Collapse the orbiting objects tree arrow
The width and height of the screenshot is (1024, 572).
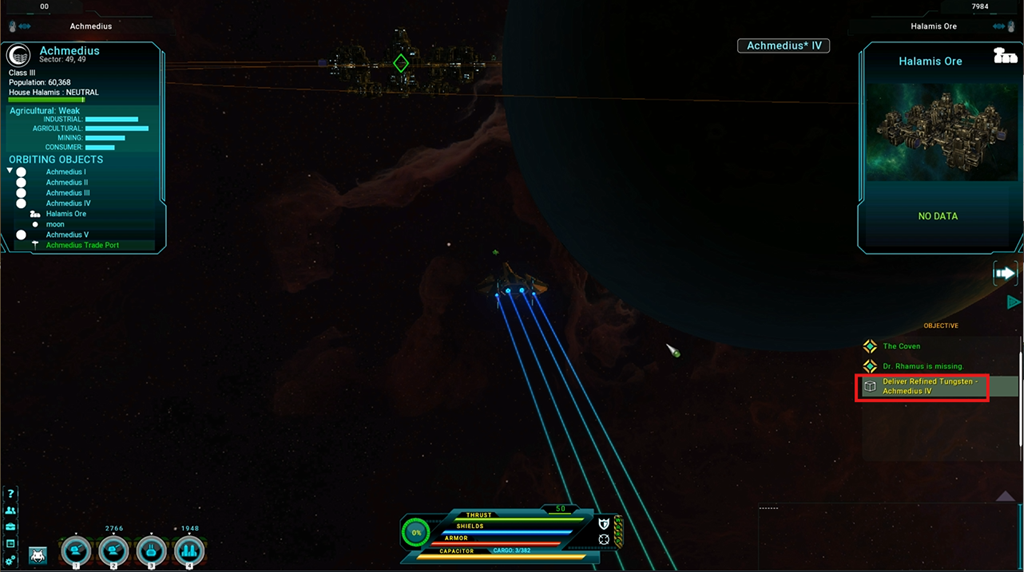pos(10,171)
